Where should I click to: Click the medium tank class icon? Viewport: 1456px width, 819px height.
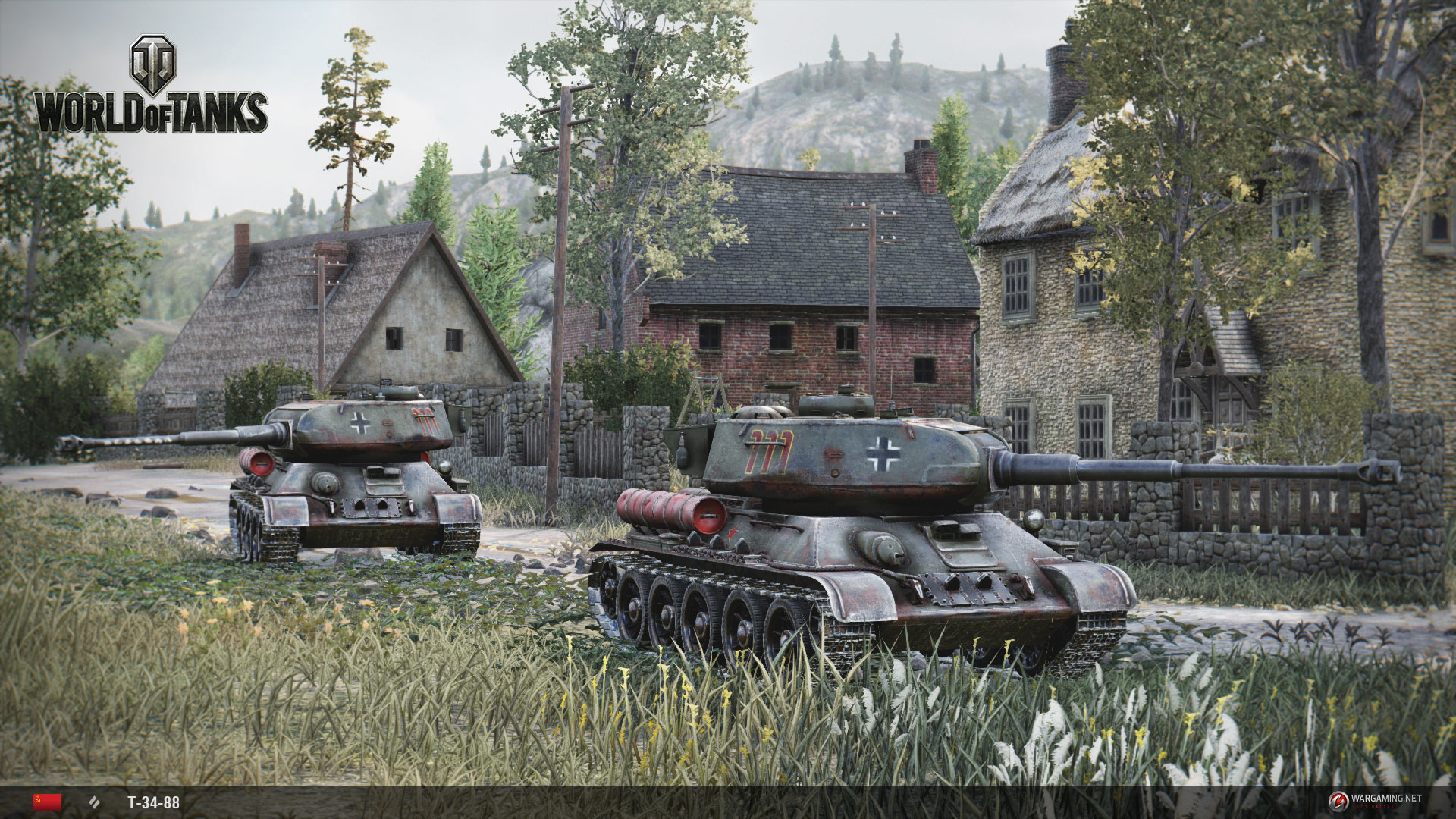click(95, 802)
